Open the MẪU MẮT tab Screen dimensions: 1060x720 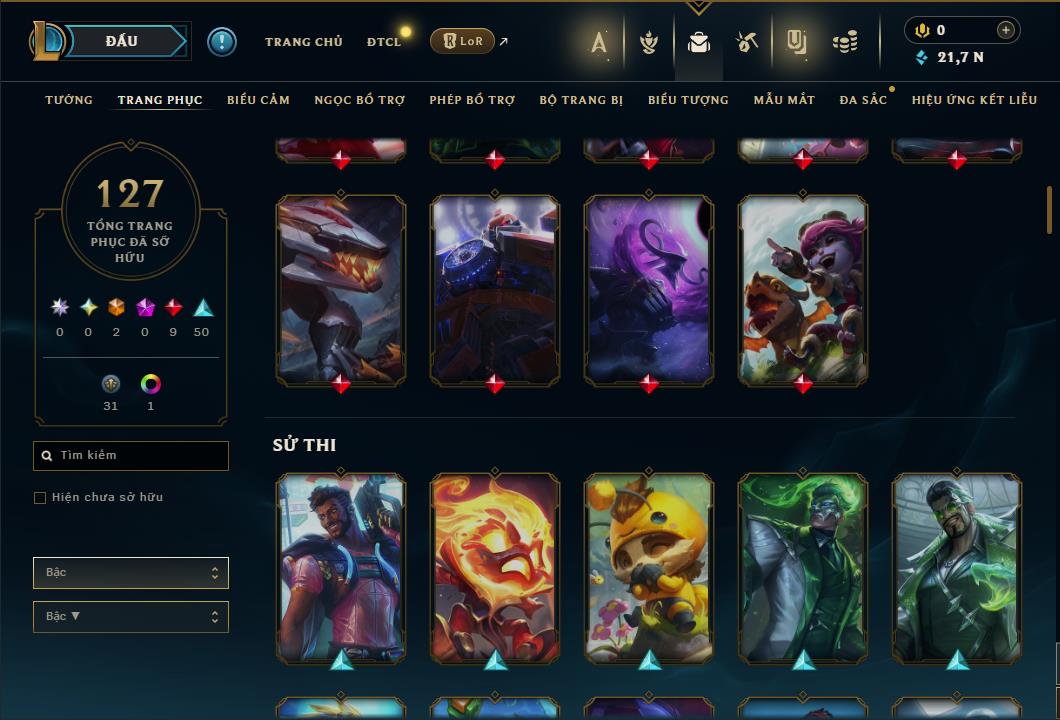click(x=784, y=100)
